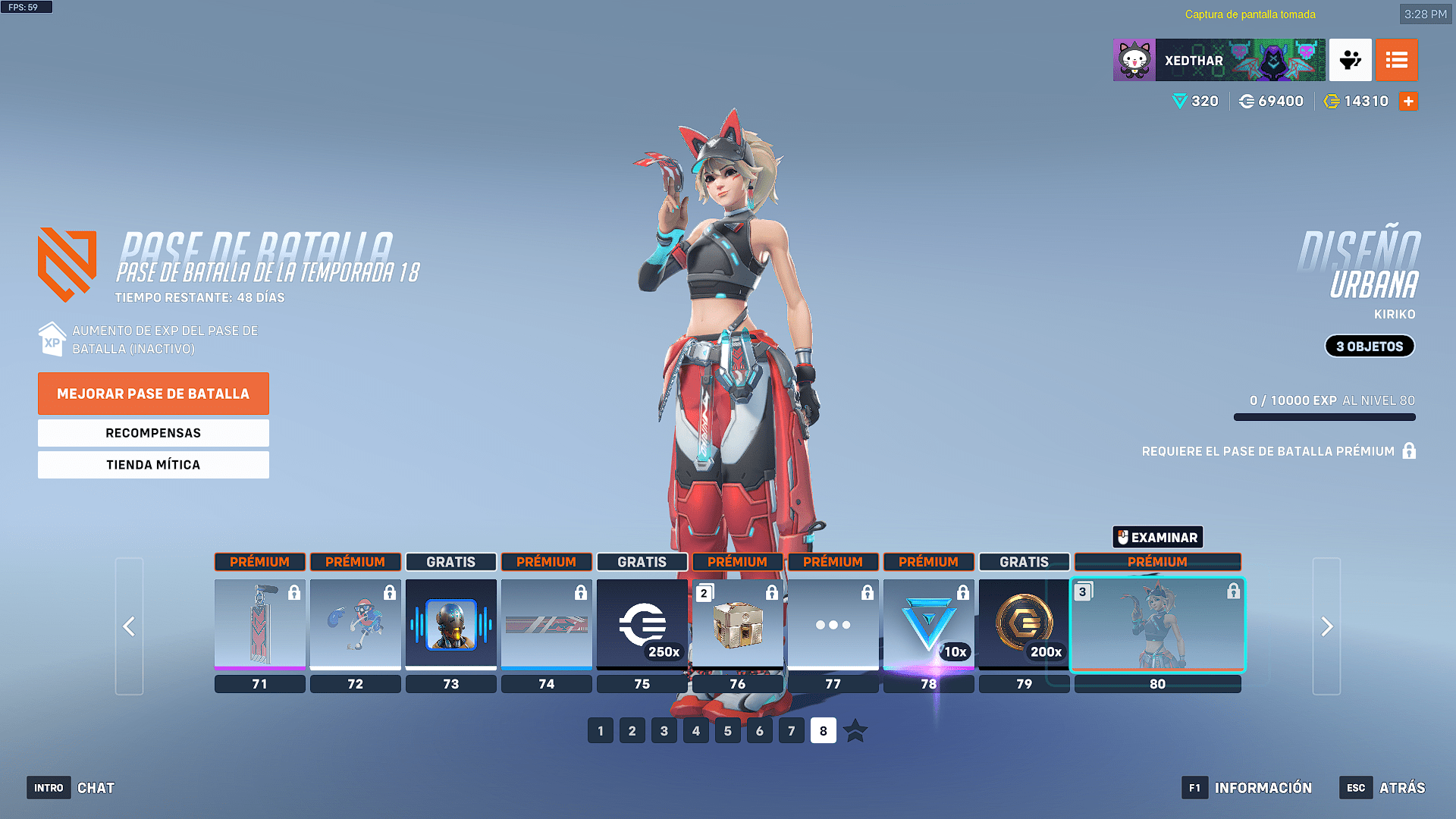
Task: Open the social friends menu icon
Action: tap(1350, 60)
